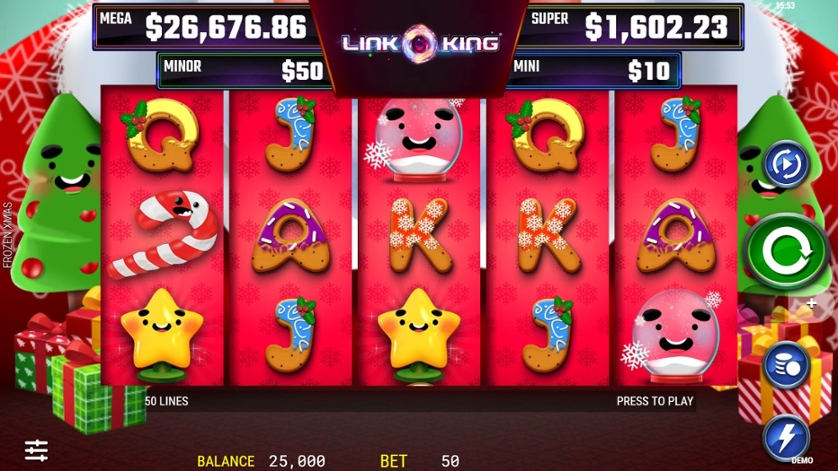This screenshot has height=471, width=838.
Task: Open the coin stack bet settings
Action: [786, 366]
